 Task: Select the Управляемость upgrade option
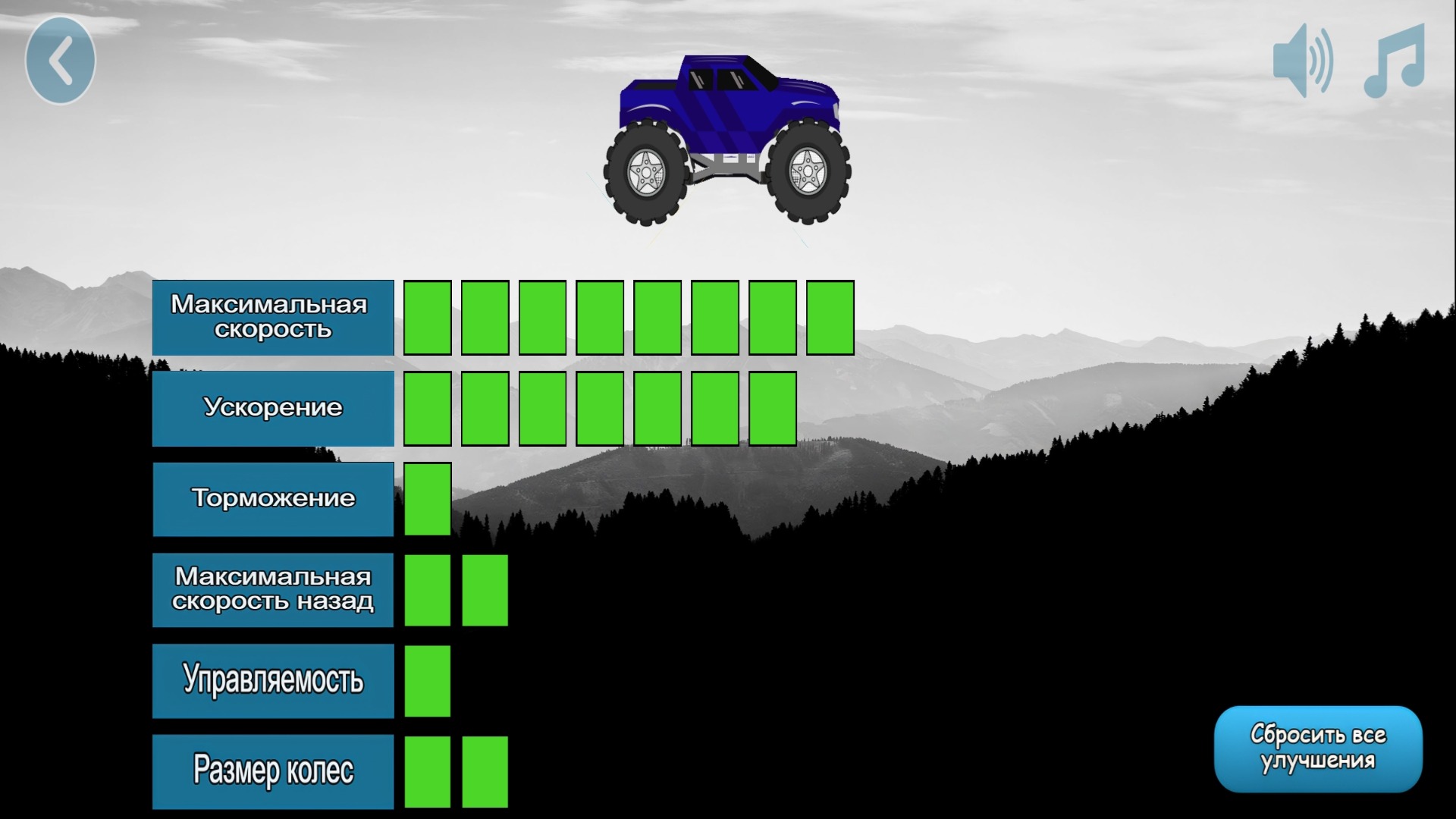point(271,680)
